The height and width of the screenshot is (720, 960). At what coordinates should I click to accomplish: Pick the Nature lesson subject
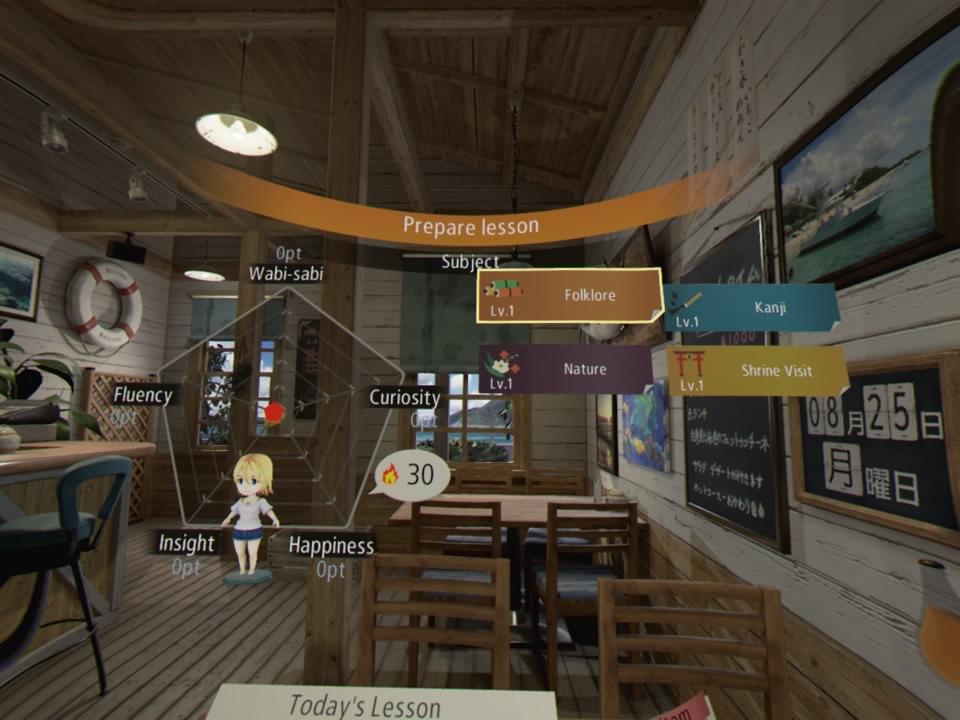(566, 369)
